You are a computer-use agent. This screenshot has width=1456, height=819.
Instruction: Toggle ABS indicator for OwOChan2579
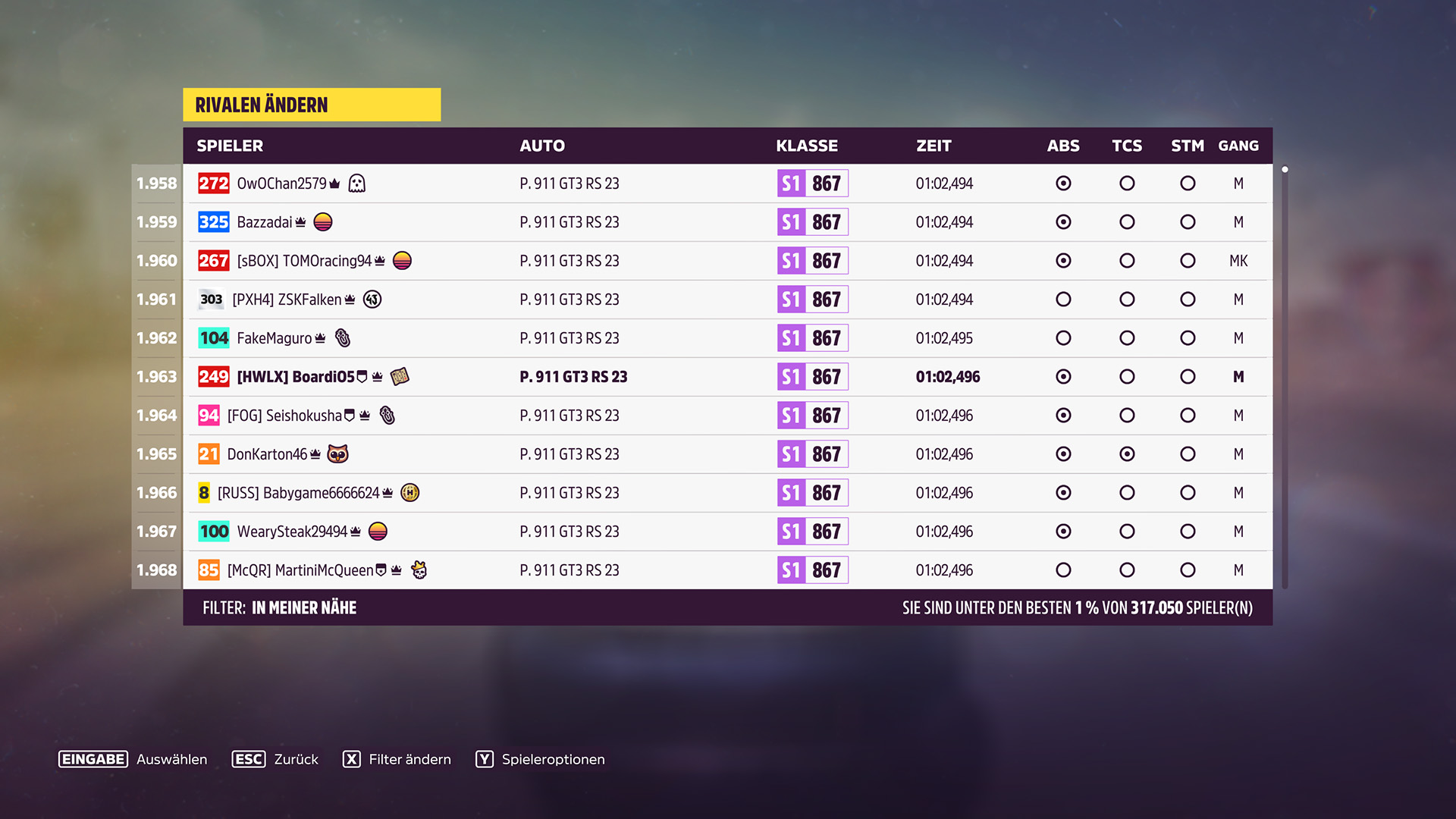(1063, 183)
